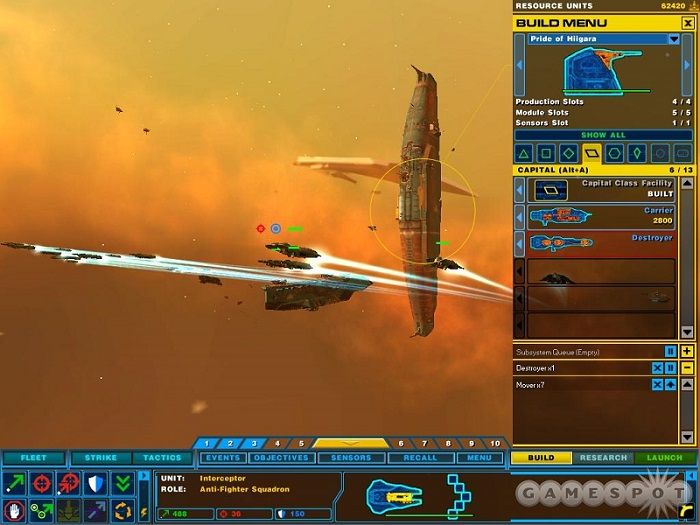Show the Objectives panel

280,458
